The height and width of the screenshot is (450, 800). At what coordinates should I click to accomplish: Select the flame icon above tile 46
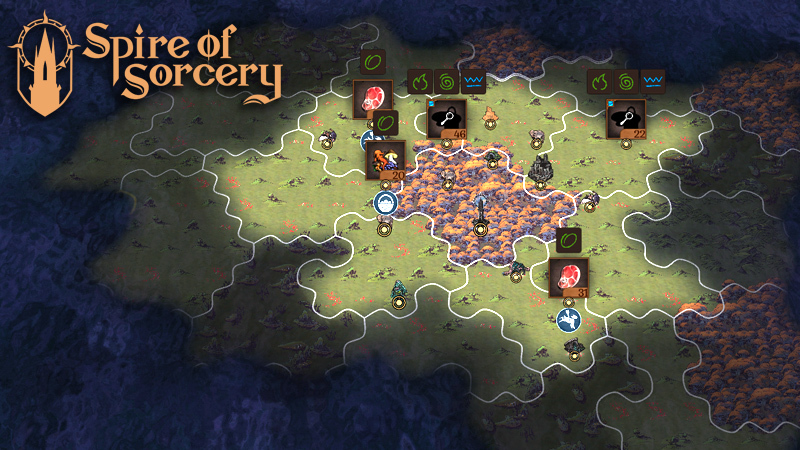click(x=420, y=80)
